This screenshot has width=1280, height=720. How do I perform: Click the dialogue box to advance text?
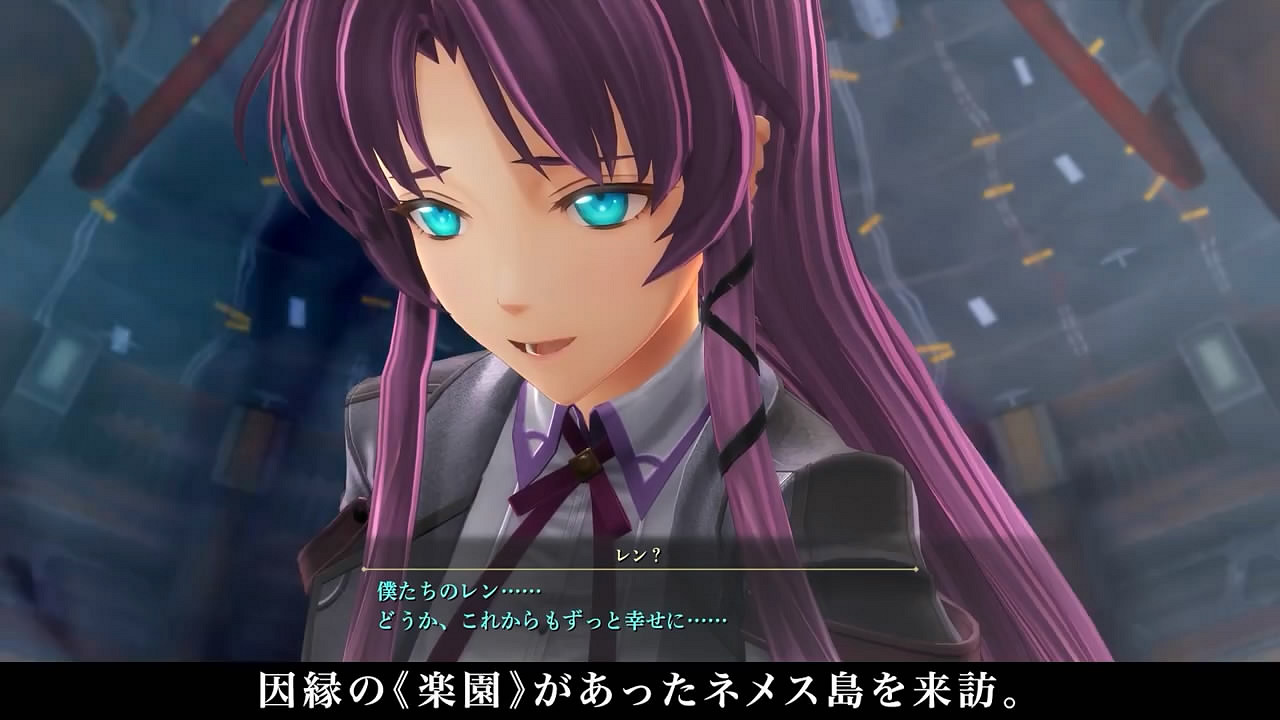point(640,600)
